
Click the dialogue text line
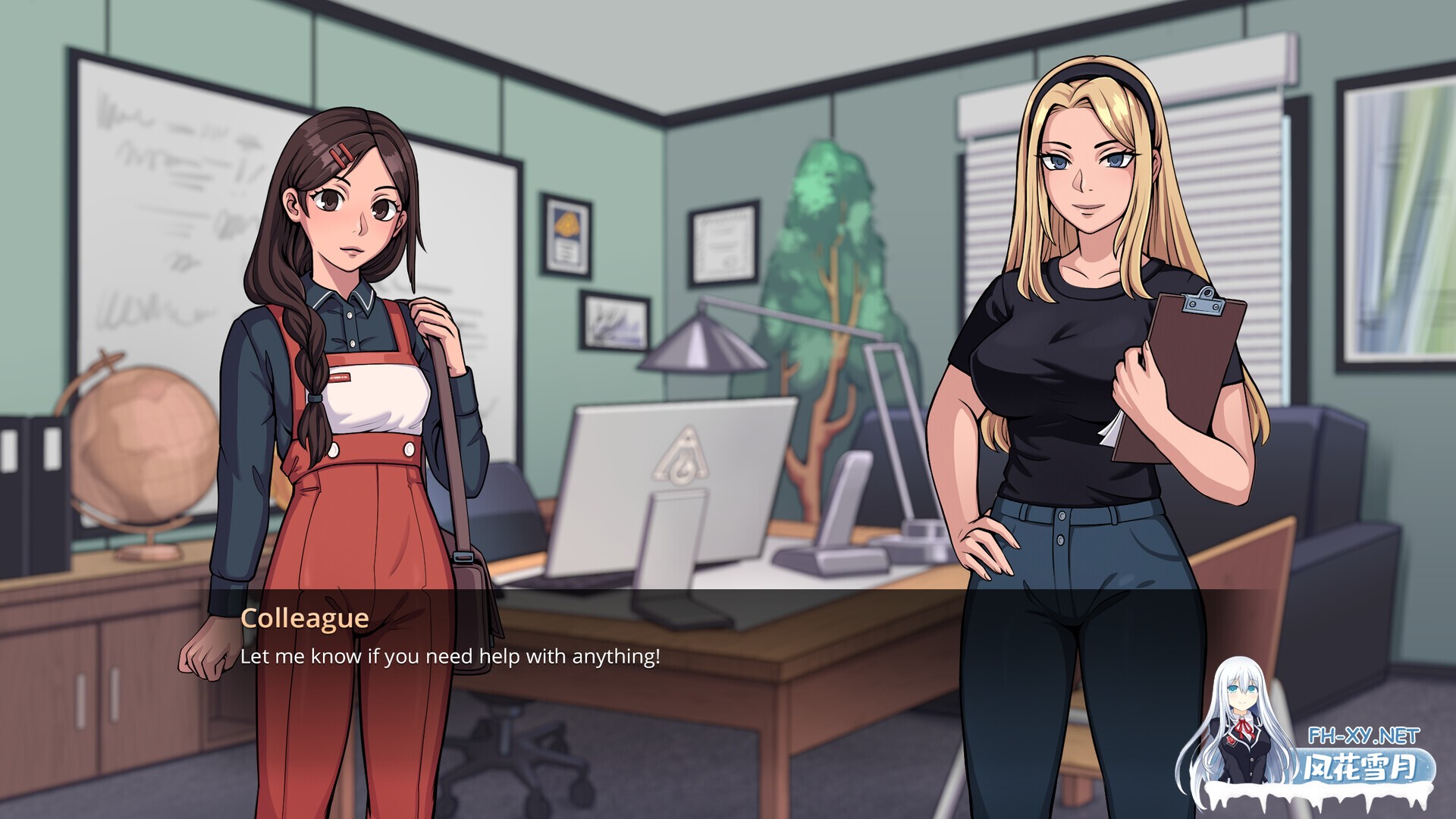point(451,658)
